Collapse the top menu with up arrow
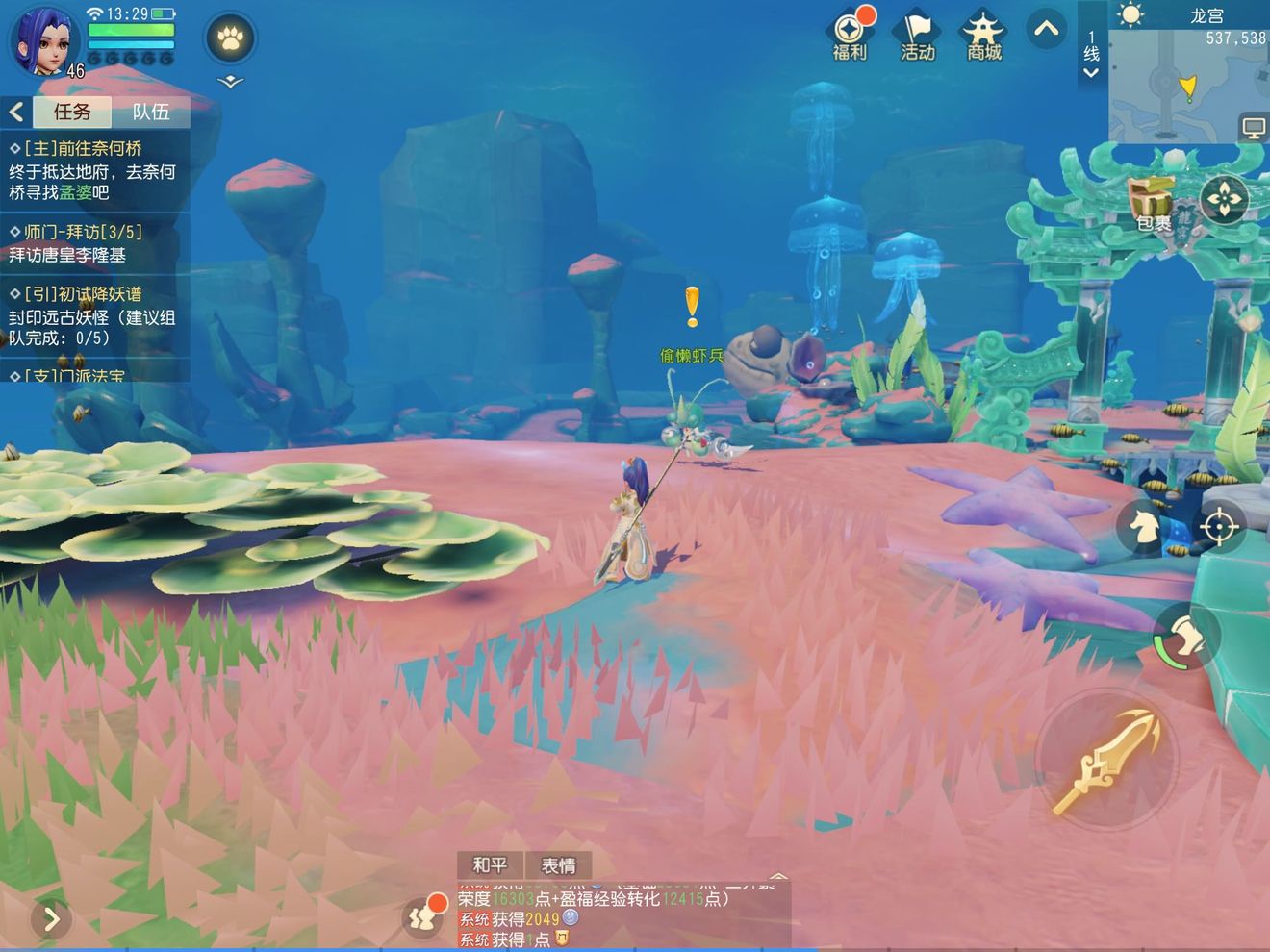Viewport: 1270px width, 952px height. tap(1046, 29)
